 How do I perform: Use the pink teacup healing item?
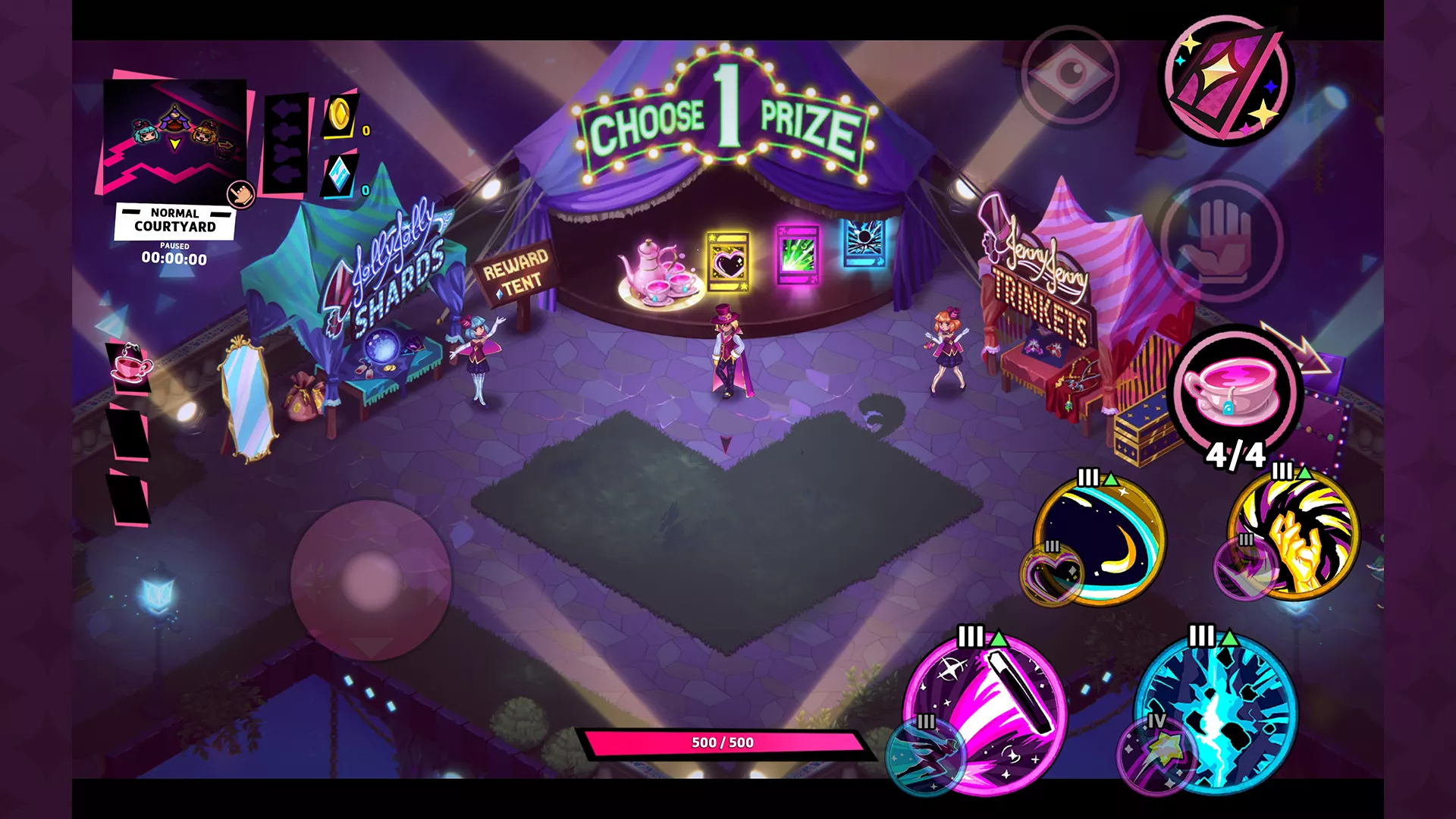[x=1235, y=393]
